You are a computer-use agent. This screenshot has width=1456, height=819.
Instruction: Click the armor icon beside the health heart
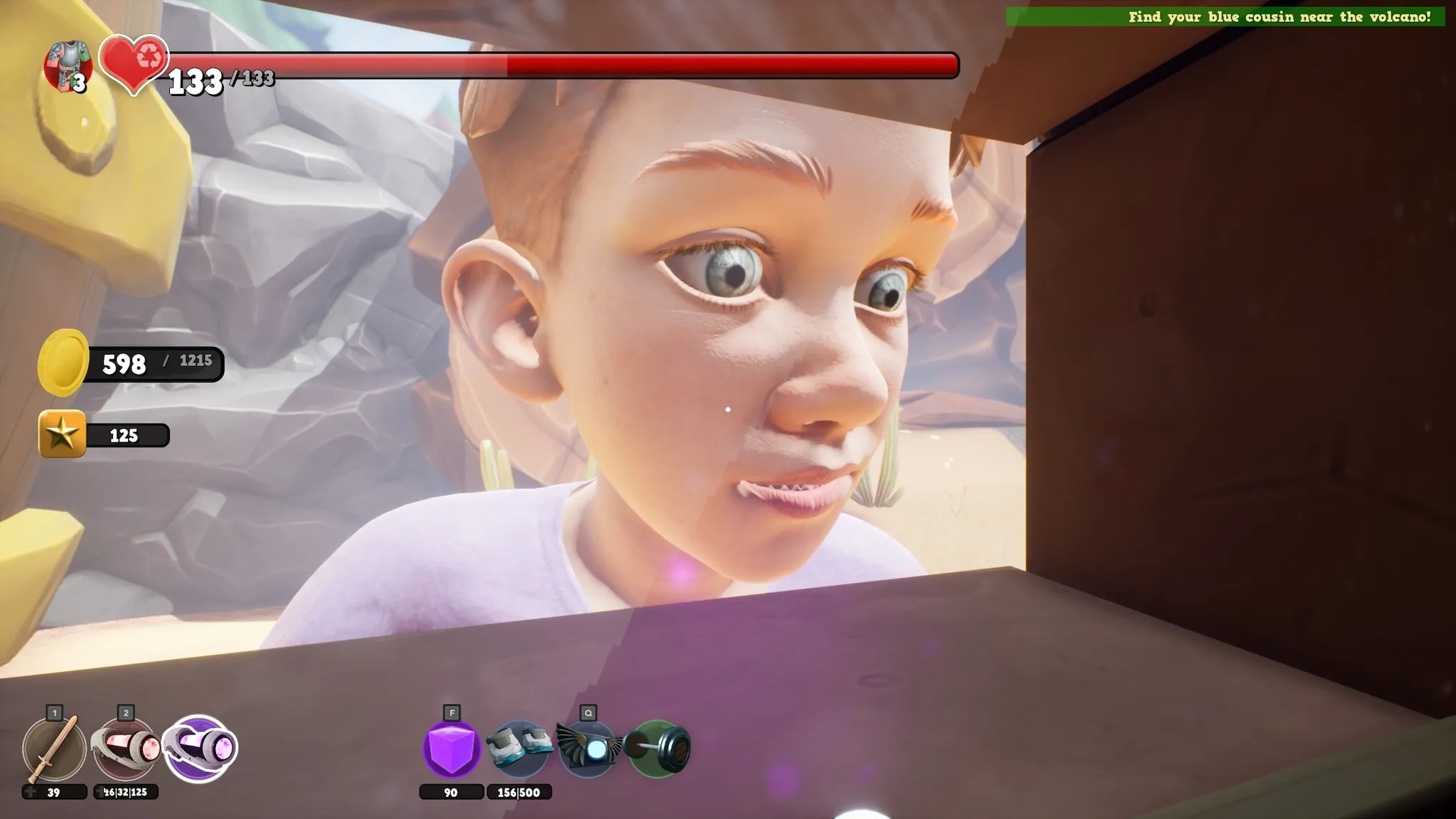(68, 66)
